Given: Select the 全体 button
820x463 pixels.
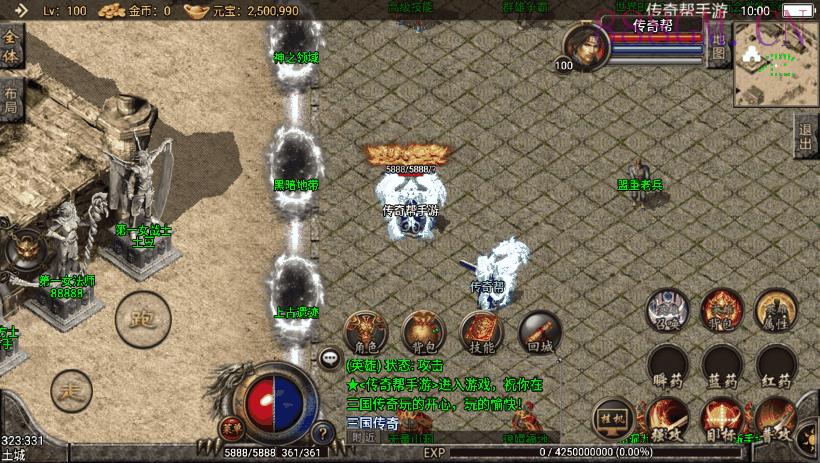Looking at the screenshot, I should click(x=11, y=48).
